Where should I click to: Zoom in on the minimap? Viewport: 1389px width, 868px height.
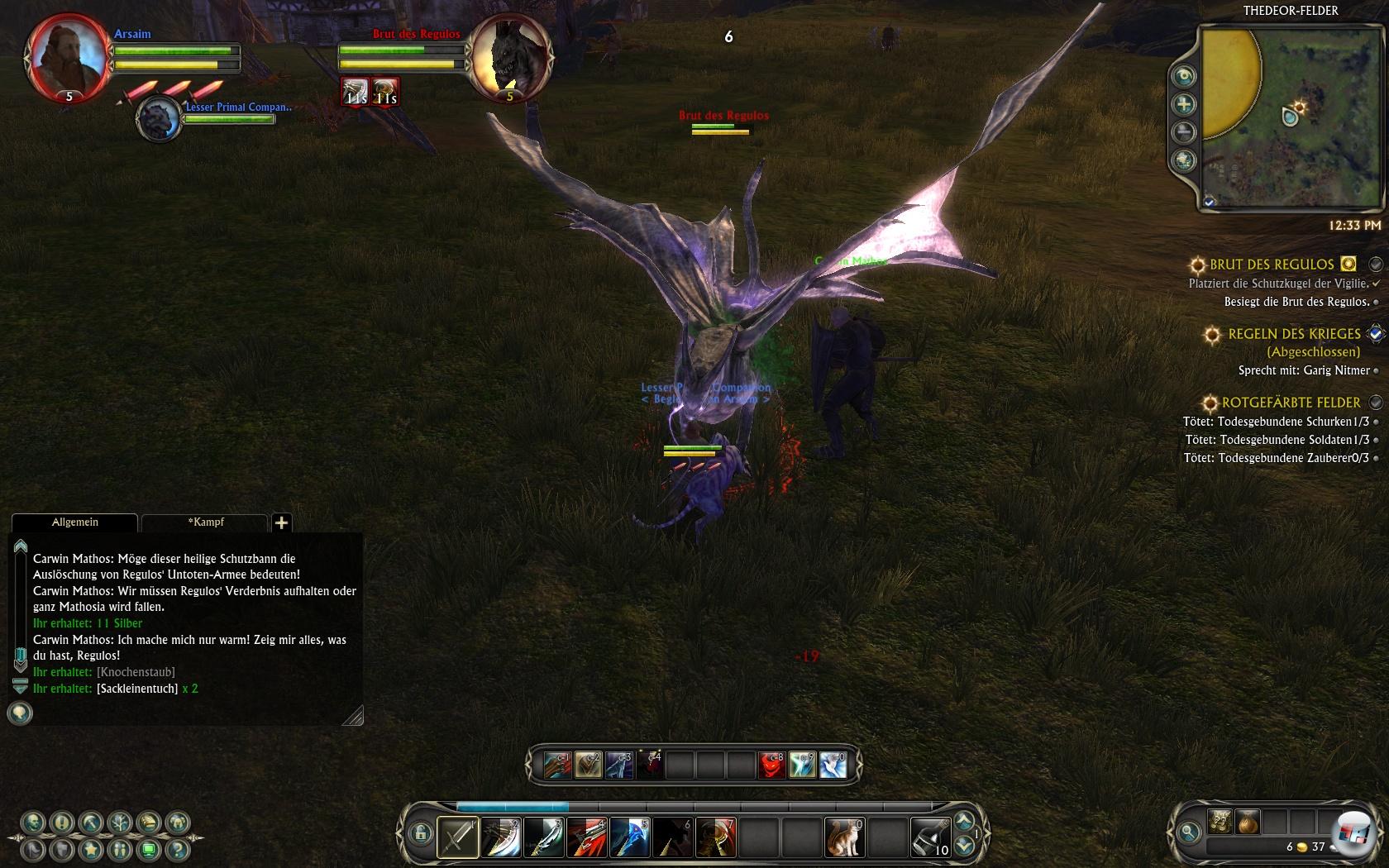1184,104
